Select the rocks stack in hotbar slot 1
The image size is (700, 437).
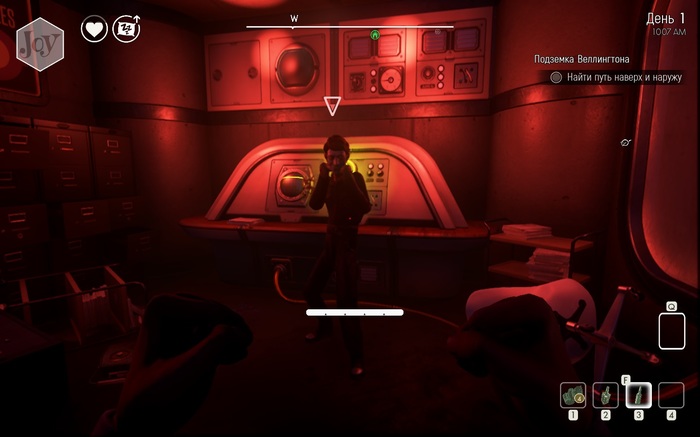click(573, 396)
